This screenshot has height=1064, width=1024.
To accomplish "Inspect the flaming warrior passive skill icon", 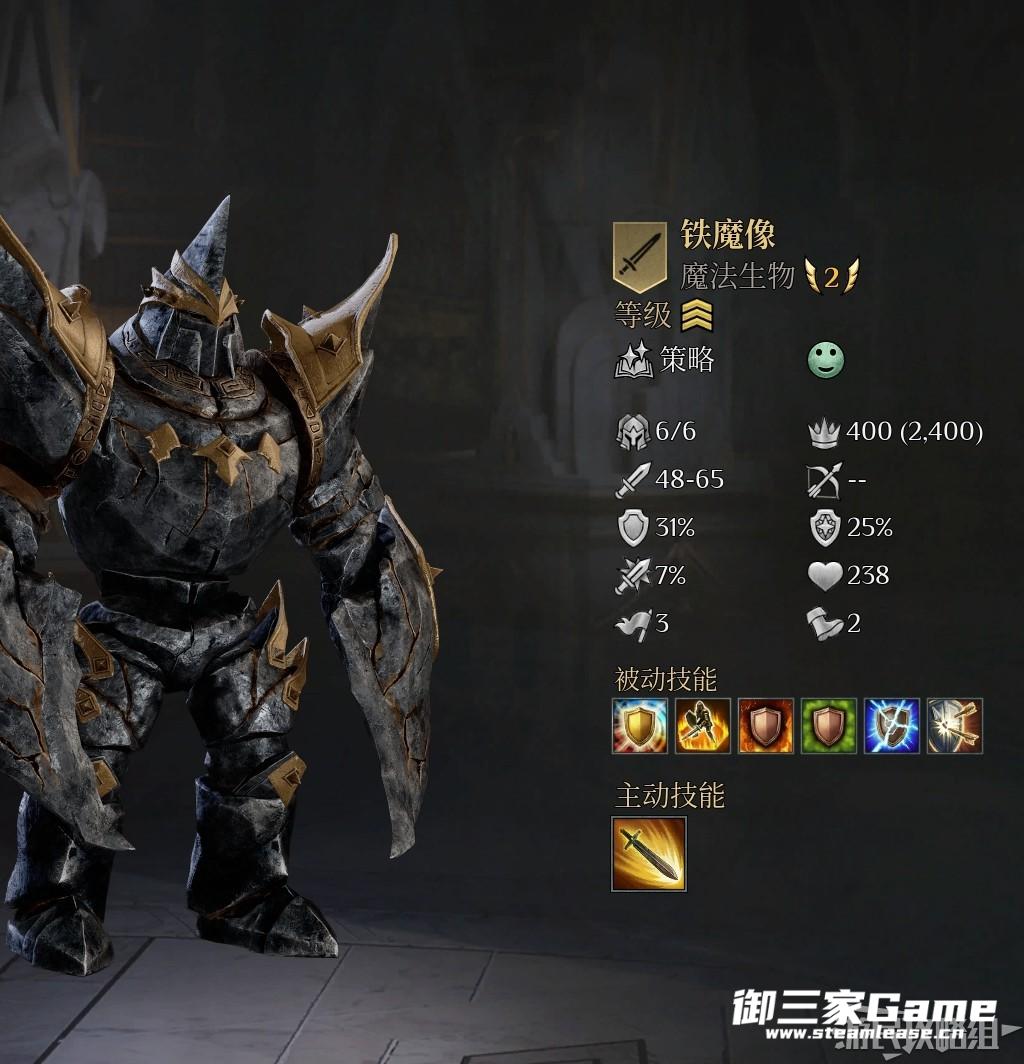I will pyautogui.click(x=703, y=726).
